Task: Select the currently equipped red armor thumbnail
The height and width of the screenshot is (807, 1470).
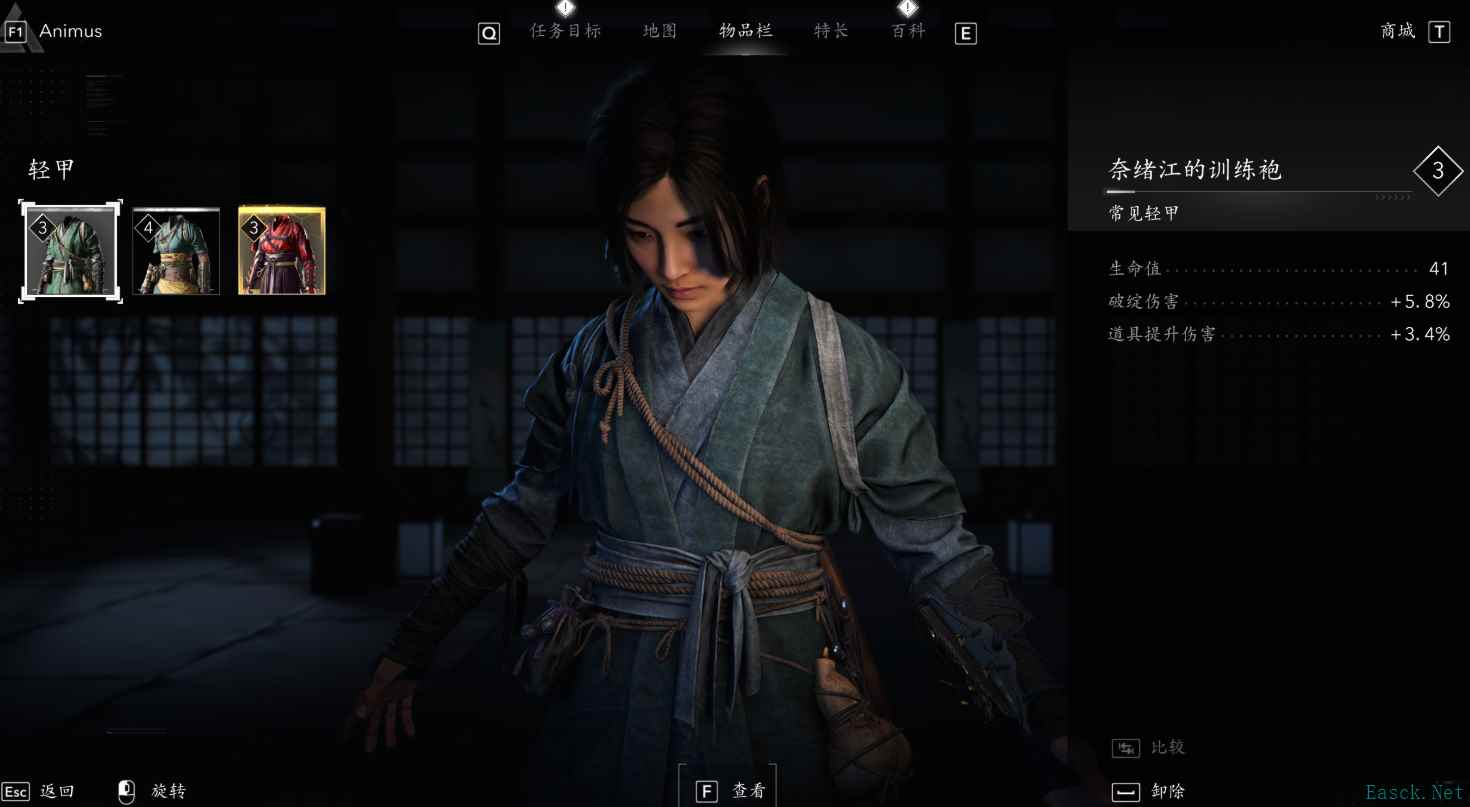Action: pos(281,250)
